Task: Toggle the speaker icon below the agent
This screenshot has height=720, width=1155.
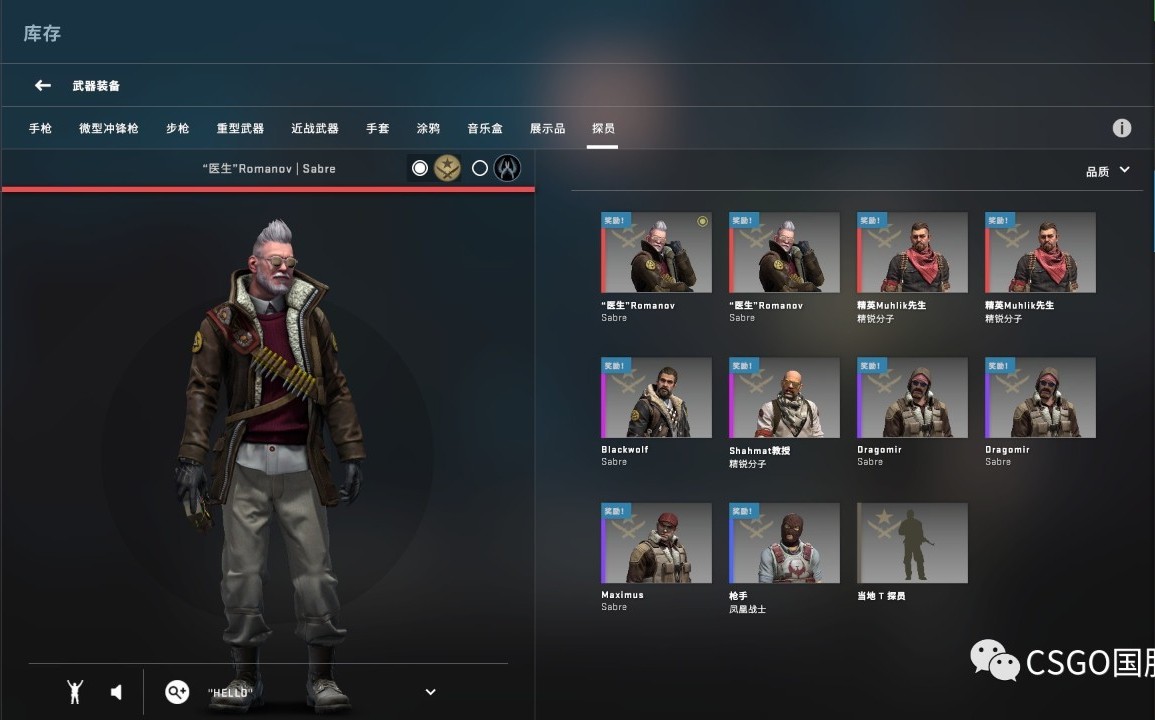Action: tap(116, 692)
